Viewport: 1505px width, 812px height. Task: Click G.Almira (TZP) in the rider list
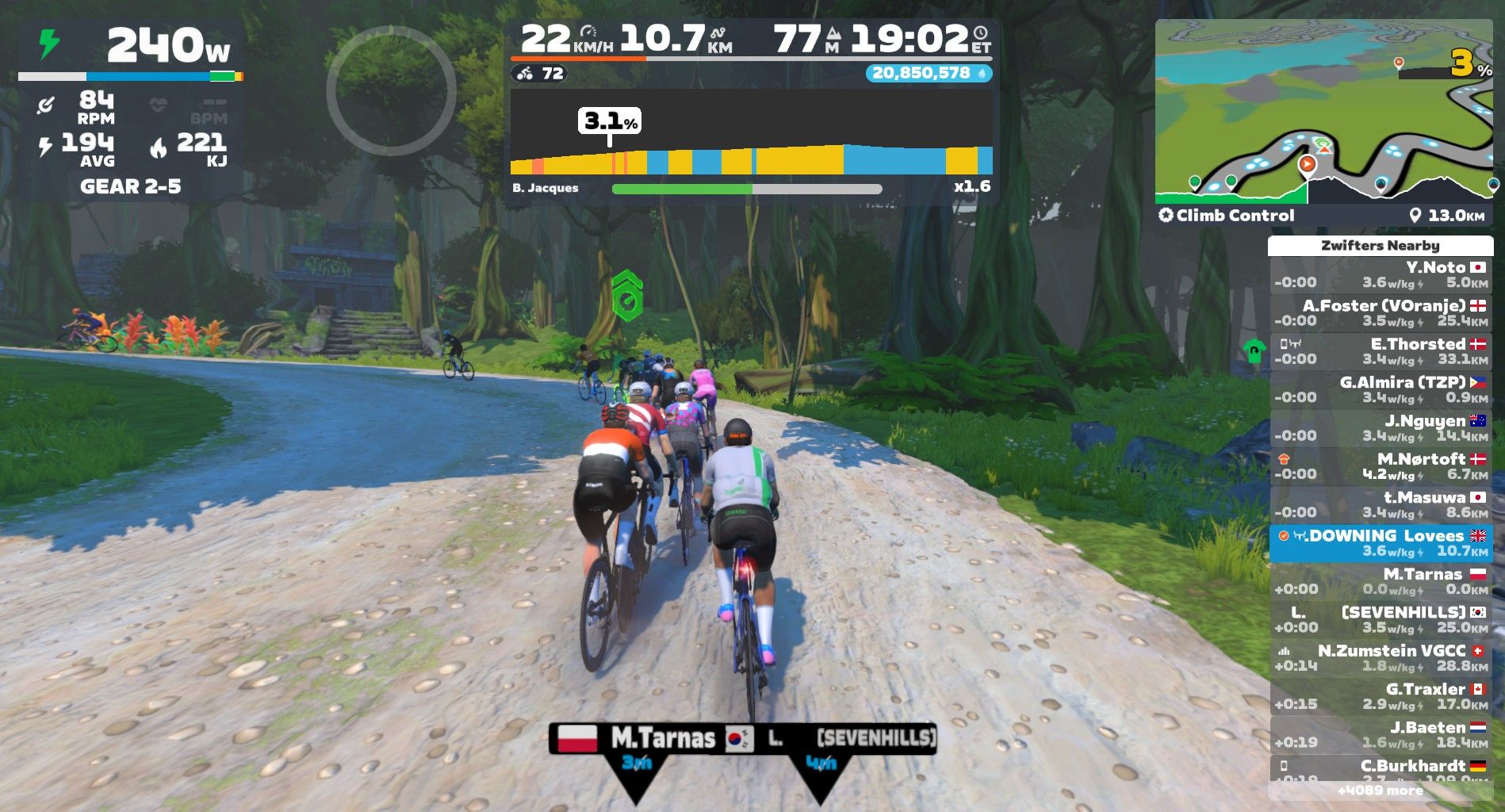click(x=1380, y=389)
